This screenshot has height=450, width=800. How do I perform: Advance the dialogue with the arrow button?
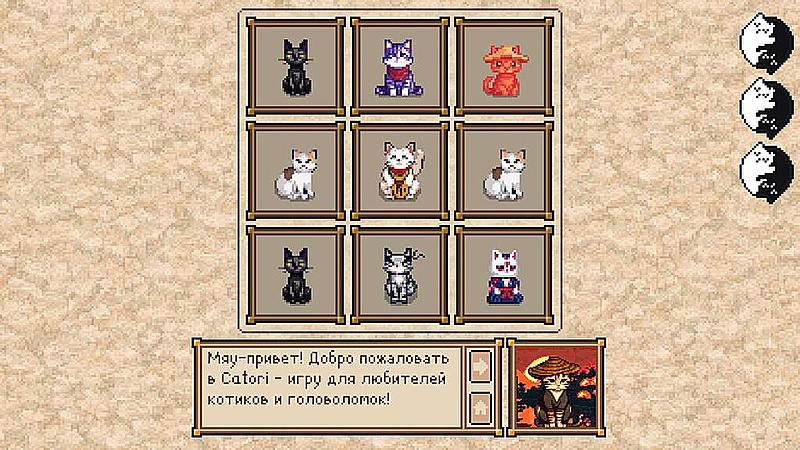click(x=481, y=365)
